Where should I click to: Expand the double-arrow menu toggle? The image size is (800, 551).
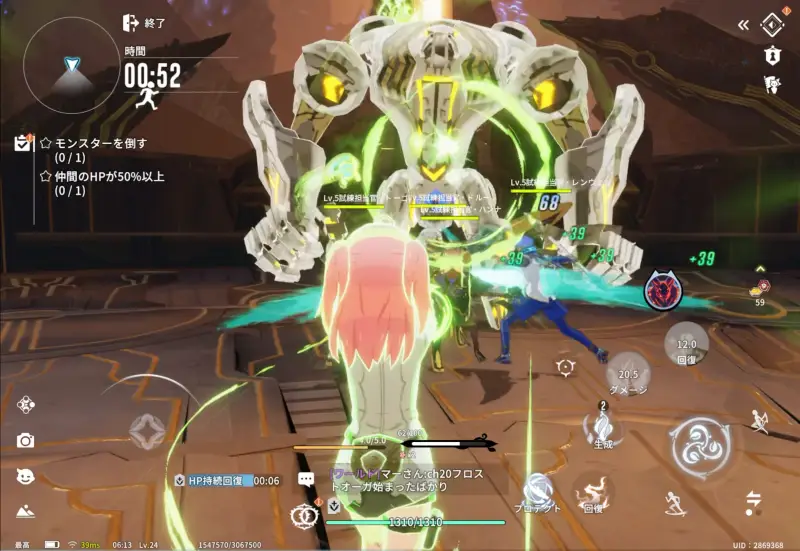click(743, 24)
